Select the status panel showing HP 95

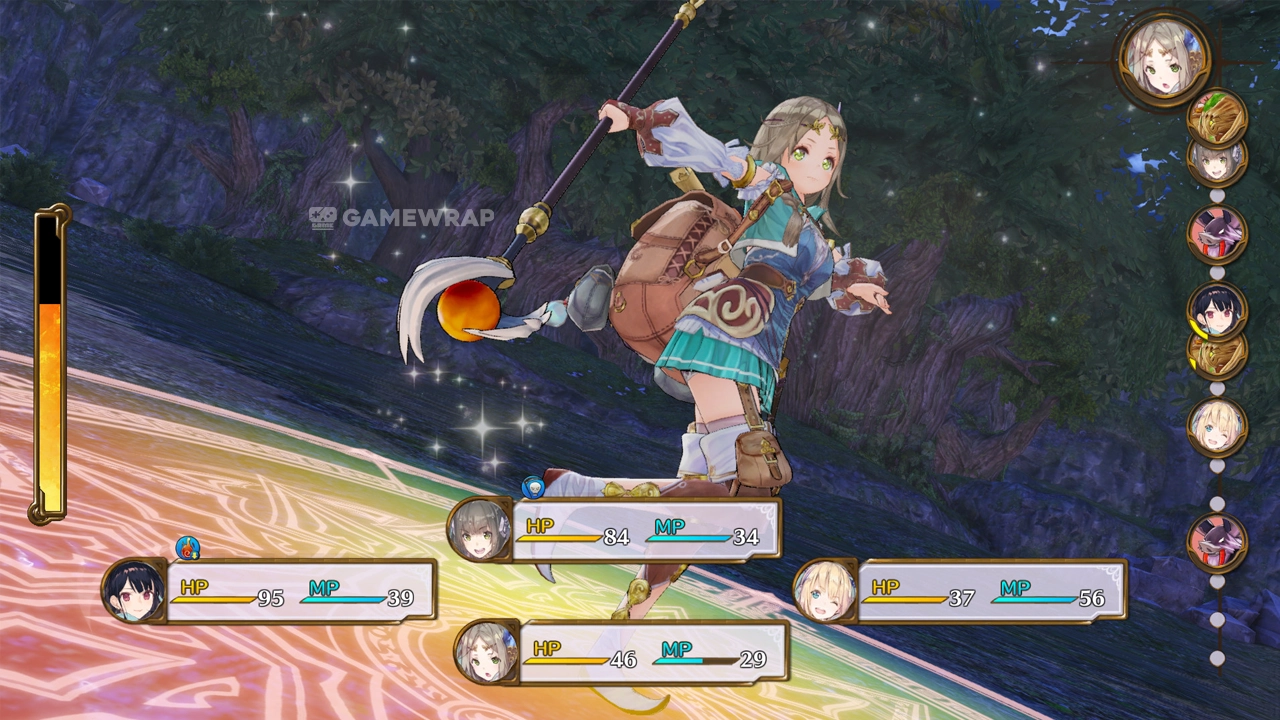(x=270, y=591)
